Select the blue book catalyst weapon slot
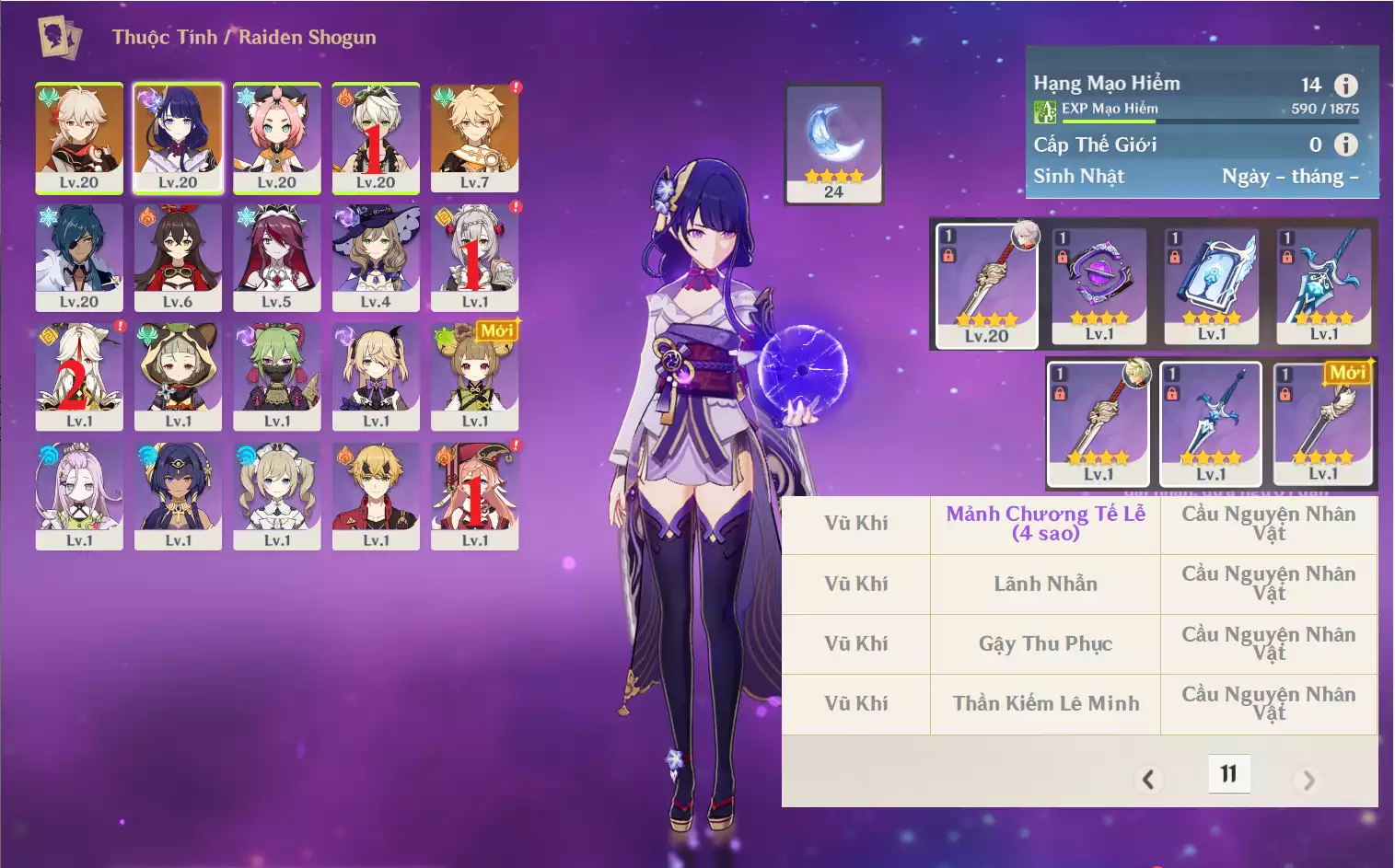1395x868 pixels. click(1212, 285)
